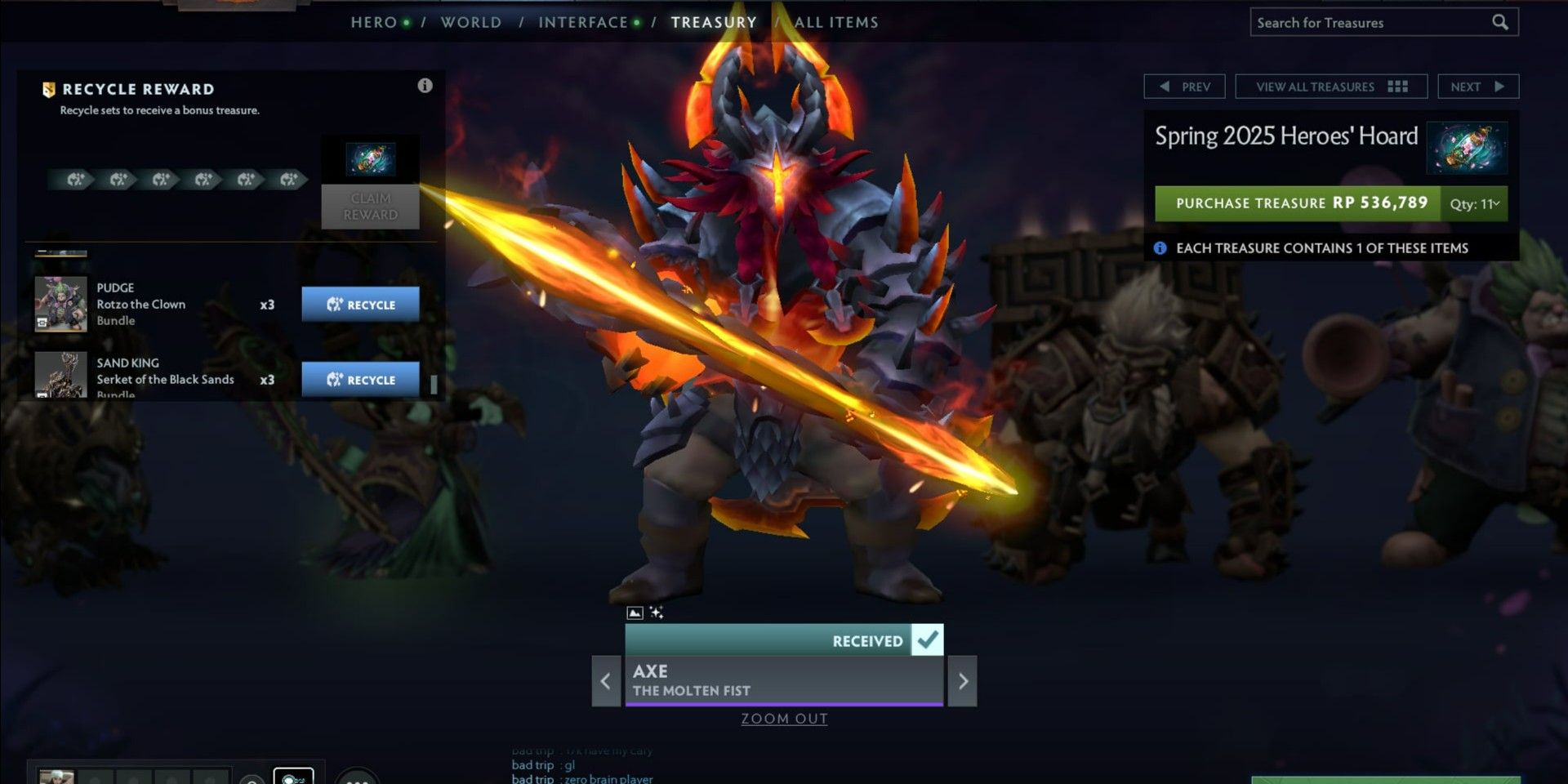This screenshot has width=1568, height=784.
Task: Recycle the Sand King Serket bundle
Action: coord(360,380)
